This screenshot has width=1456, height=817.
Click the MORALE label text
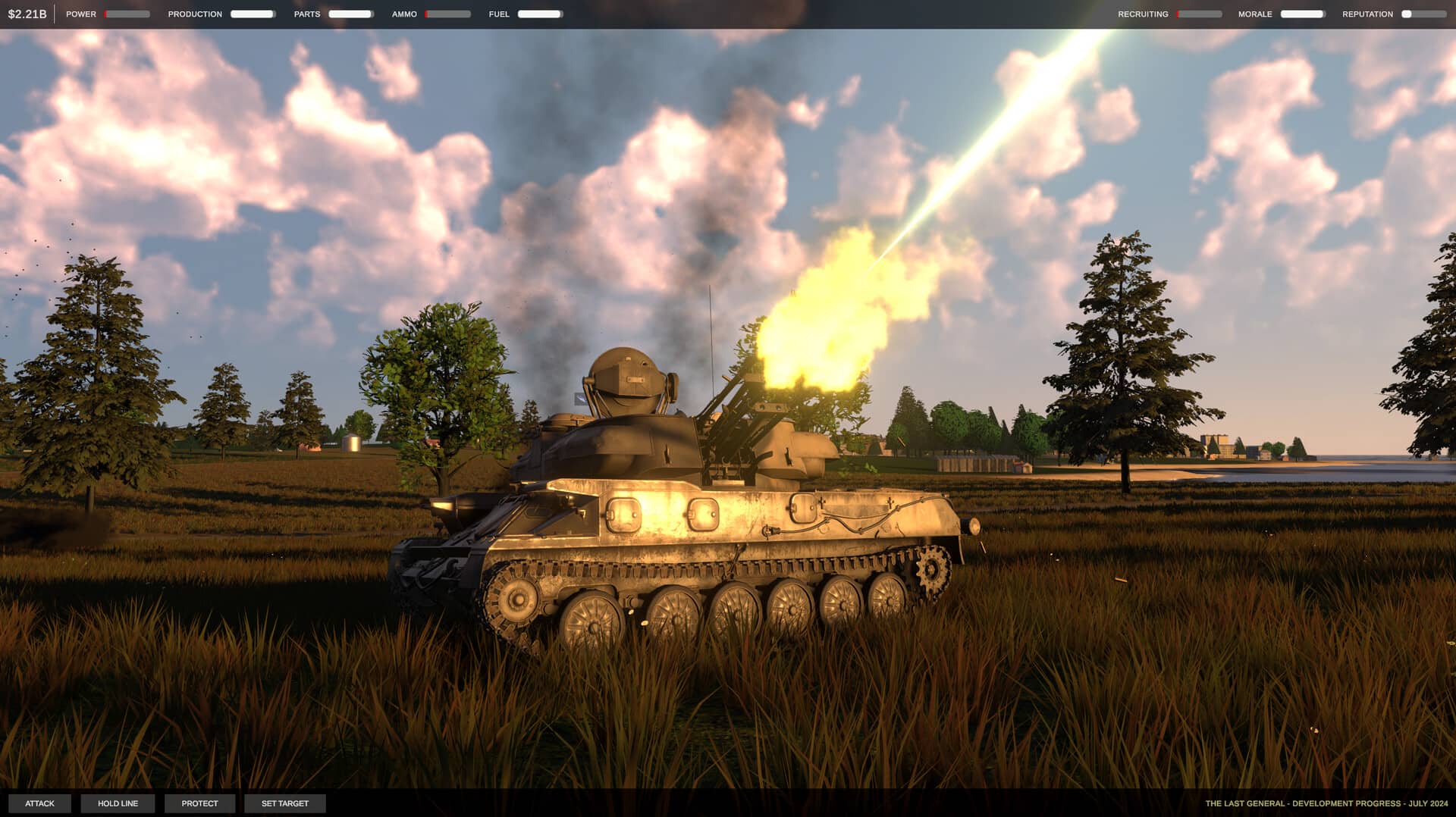point(1257,14)
